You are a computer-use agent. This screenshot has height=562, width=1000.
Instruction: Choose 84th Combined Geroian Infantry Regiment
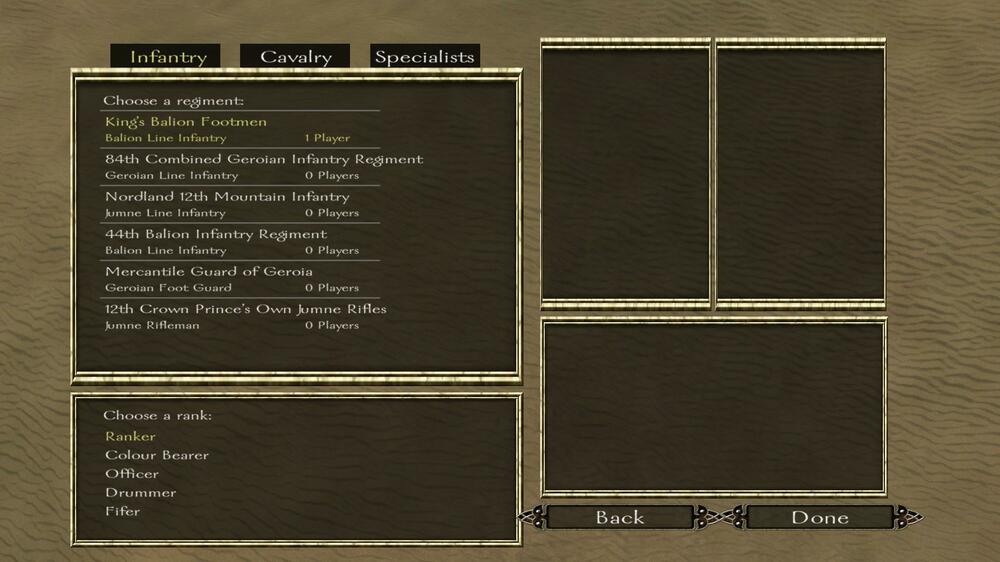coord(264,159)
